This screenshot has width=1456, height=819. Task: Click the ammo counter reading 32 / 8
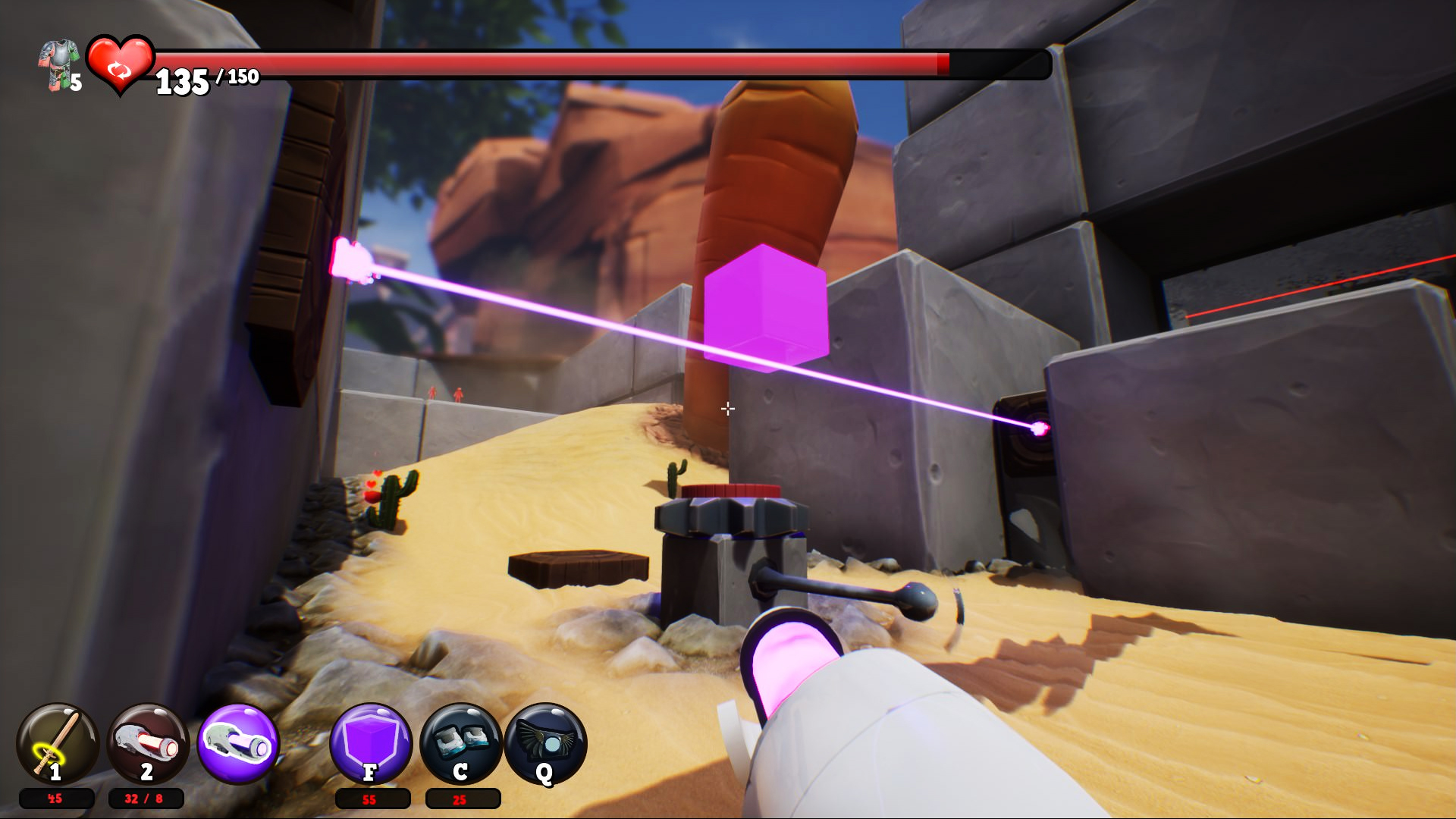pos(144,799)
